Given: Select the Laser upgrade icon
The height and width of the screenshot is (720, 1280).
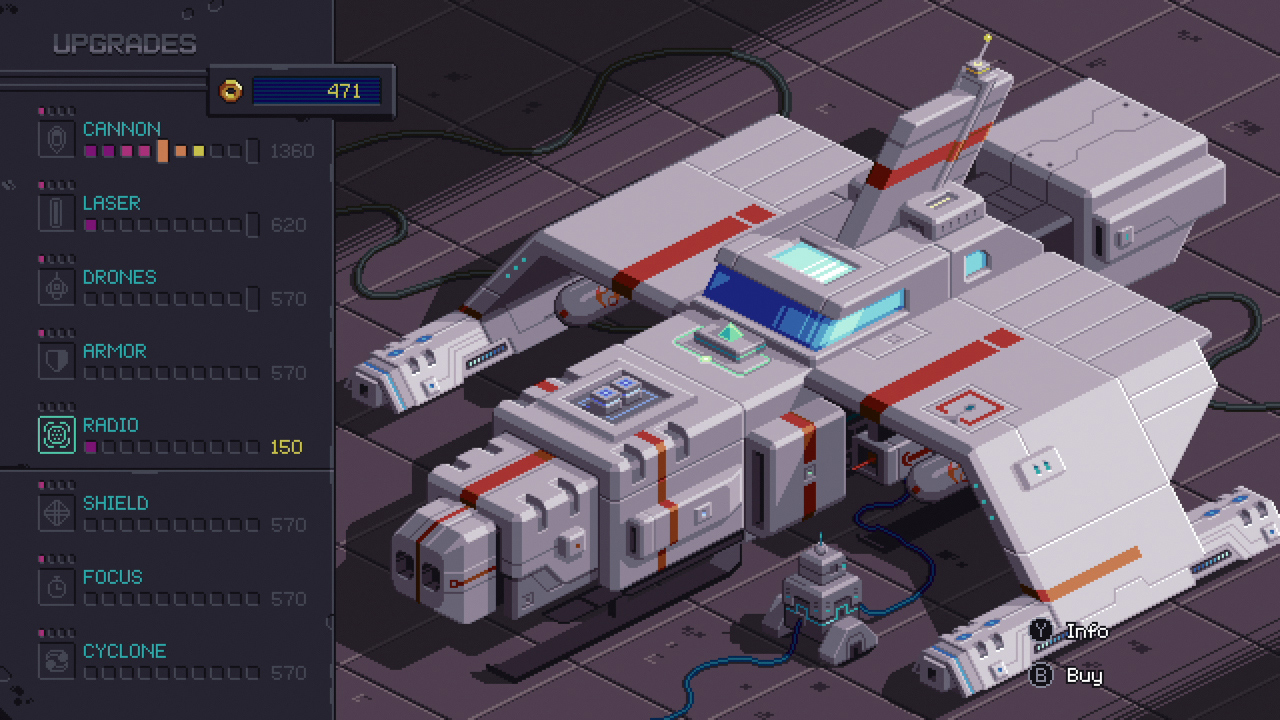Looking at the screenshot, I should (55, 212).
